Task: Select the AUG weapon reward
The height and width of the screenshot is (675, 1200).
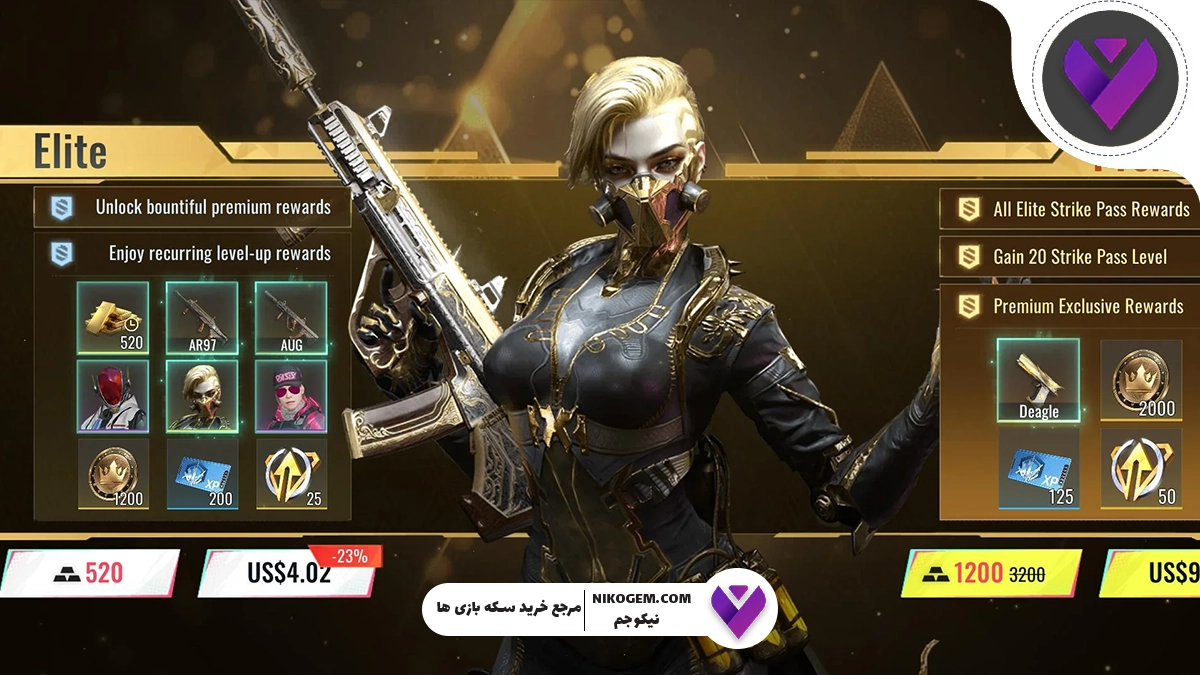Action: click(291, 317)
